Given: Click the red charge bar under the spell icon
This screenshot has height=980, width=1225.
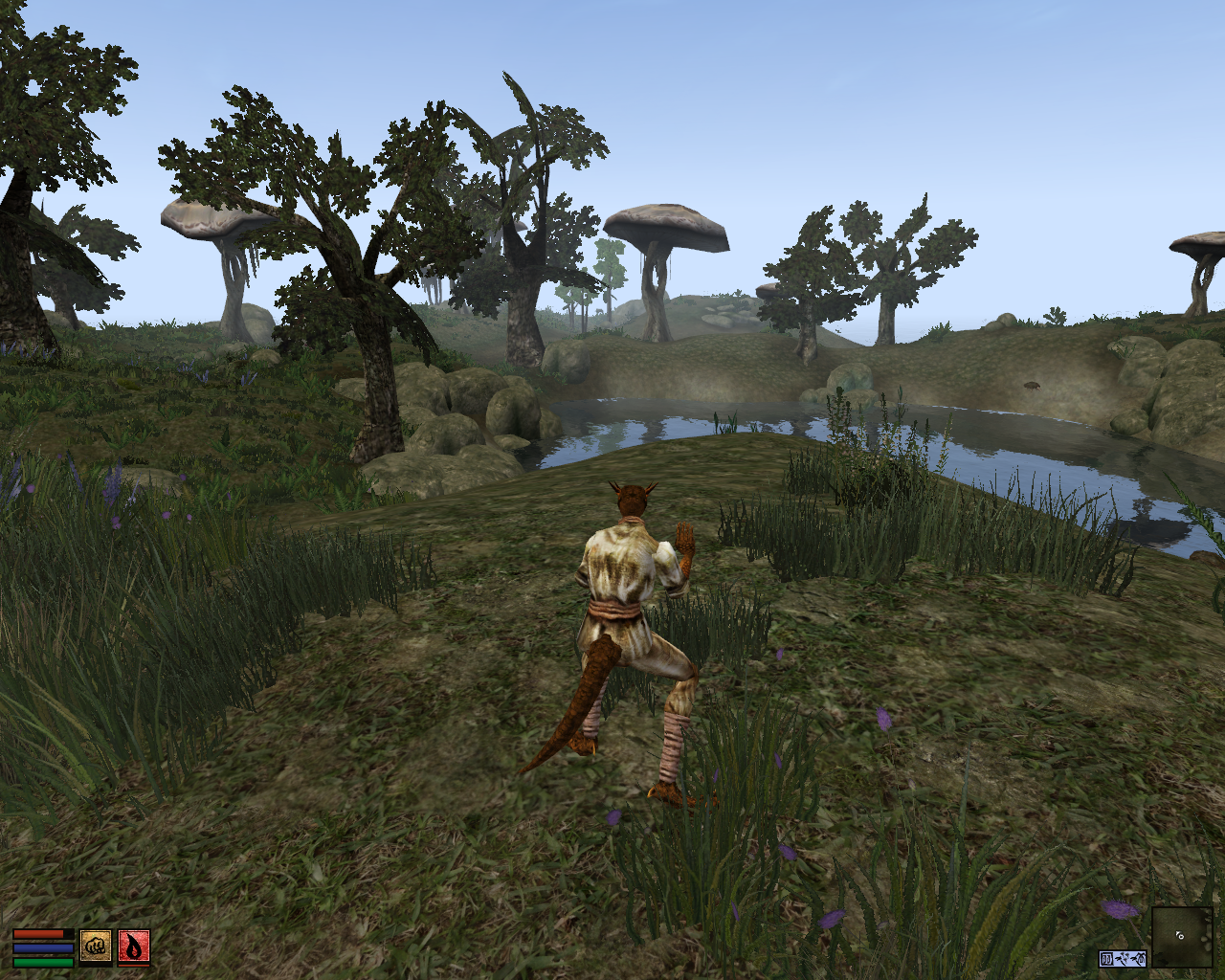Looking at the screenshot, I should click(134, 966).
